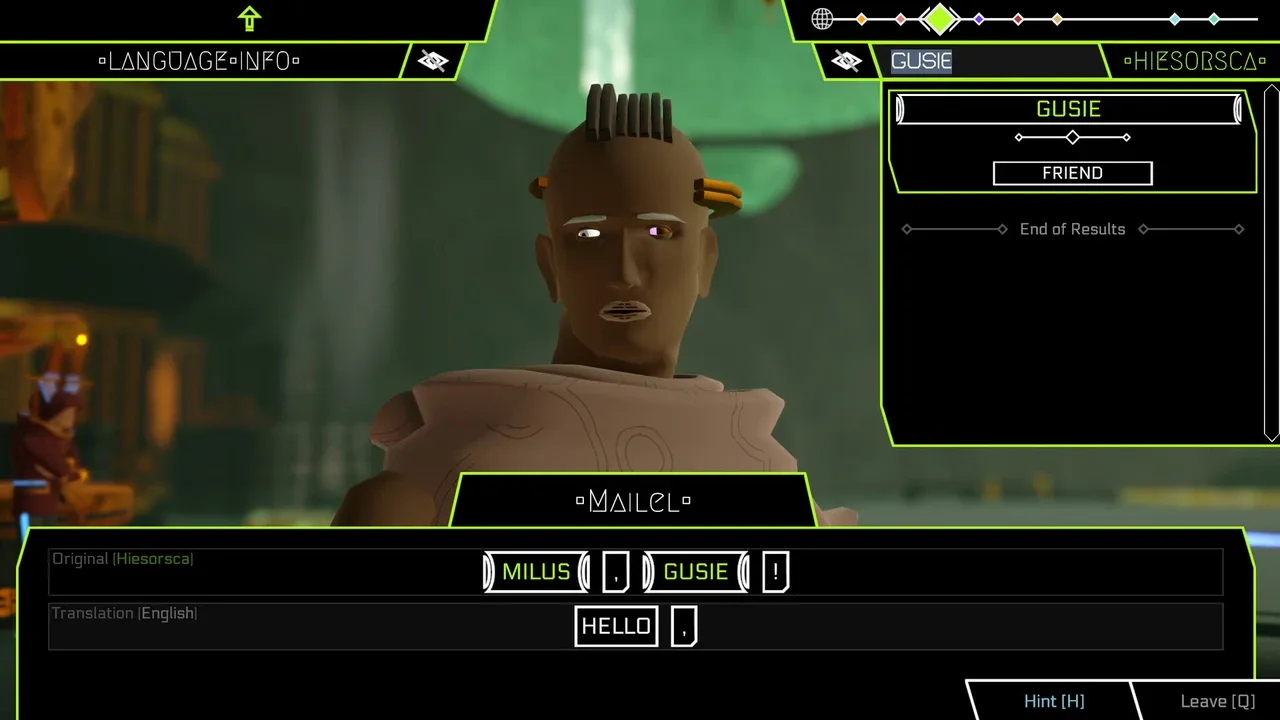This screenshot has height=720, width=1280.
Task: Click the HELLO translation tile
Action: tap(616, 626)
